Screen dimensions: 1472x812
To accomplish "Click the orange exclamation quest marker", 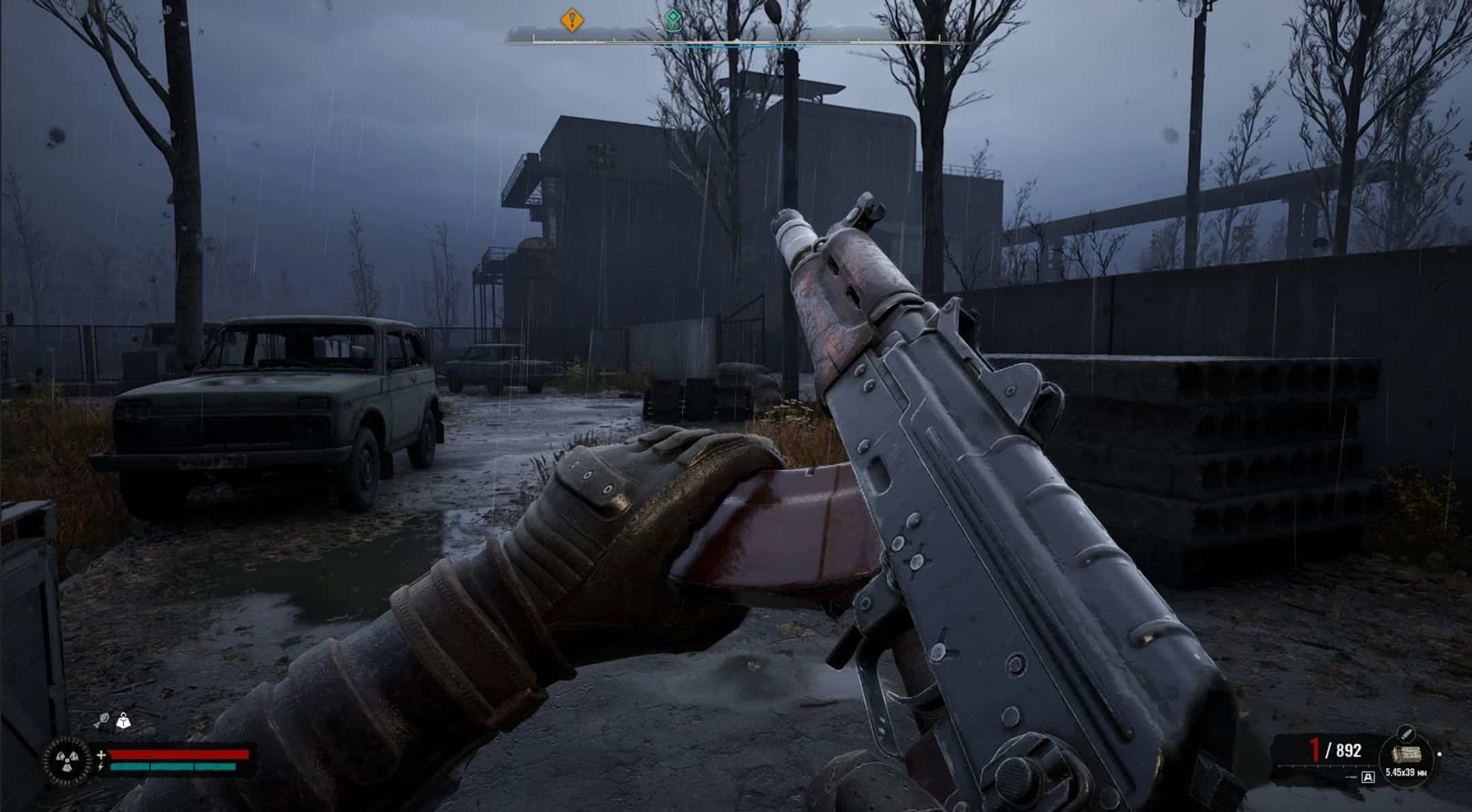I will [x=572, y=20].
